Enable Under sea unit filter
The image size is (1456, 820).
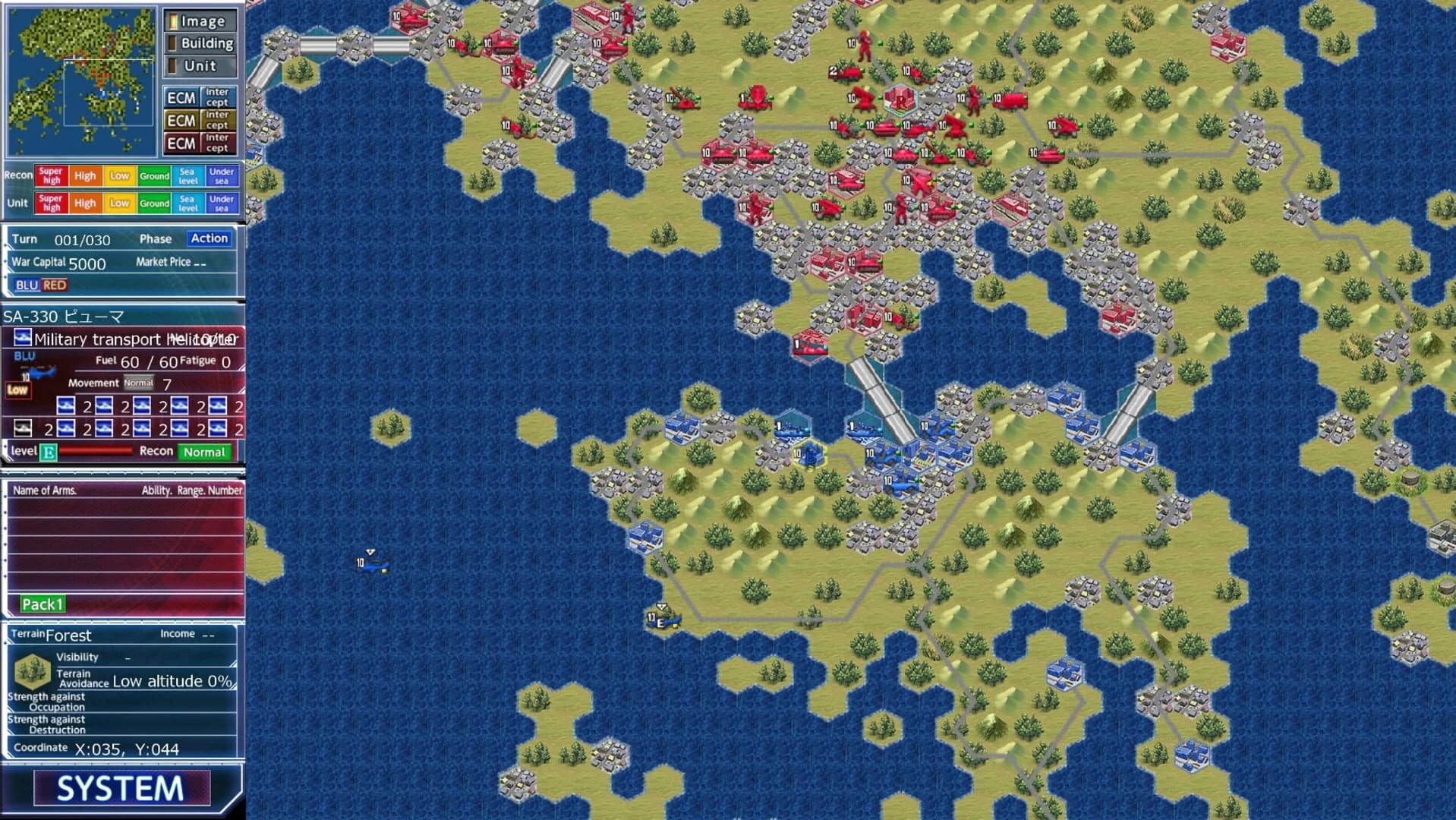224,203
